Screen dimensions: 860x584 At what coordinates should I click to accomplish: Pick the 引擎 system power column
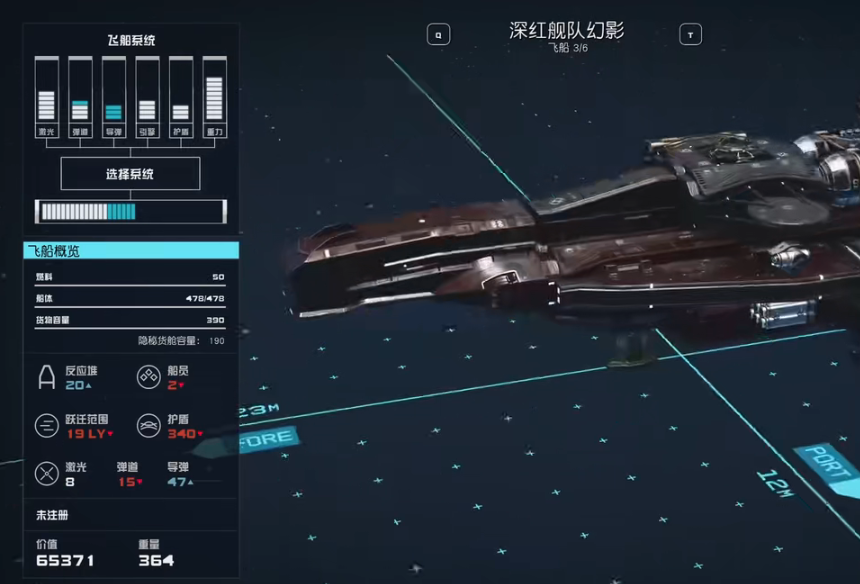click(147, 97)
